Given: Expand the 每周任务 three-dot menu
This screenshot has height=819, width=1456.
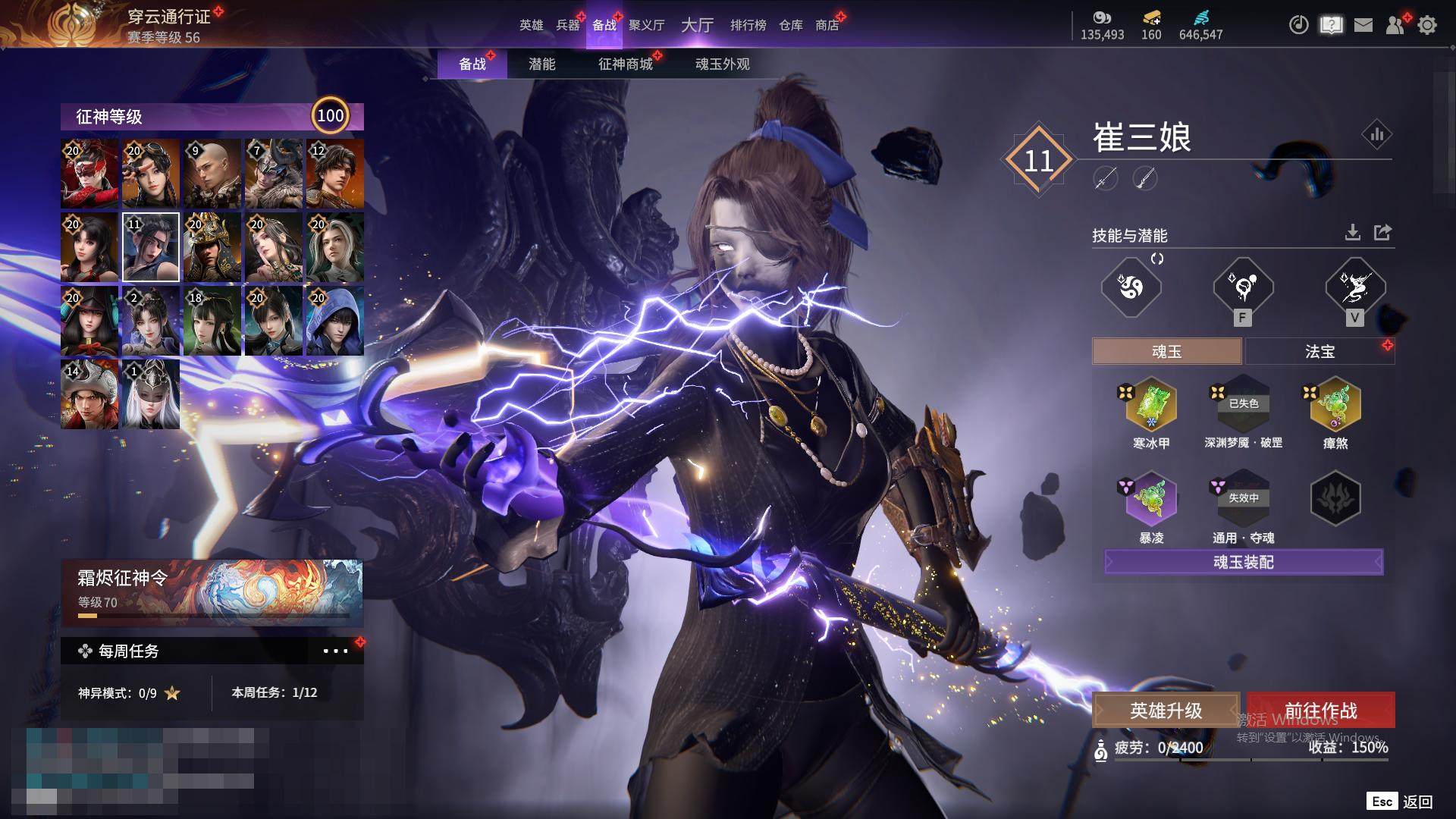Looking at the screenshot, I should pos(335,651).
